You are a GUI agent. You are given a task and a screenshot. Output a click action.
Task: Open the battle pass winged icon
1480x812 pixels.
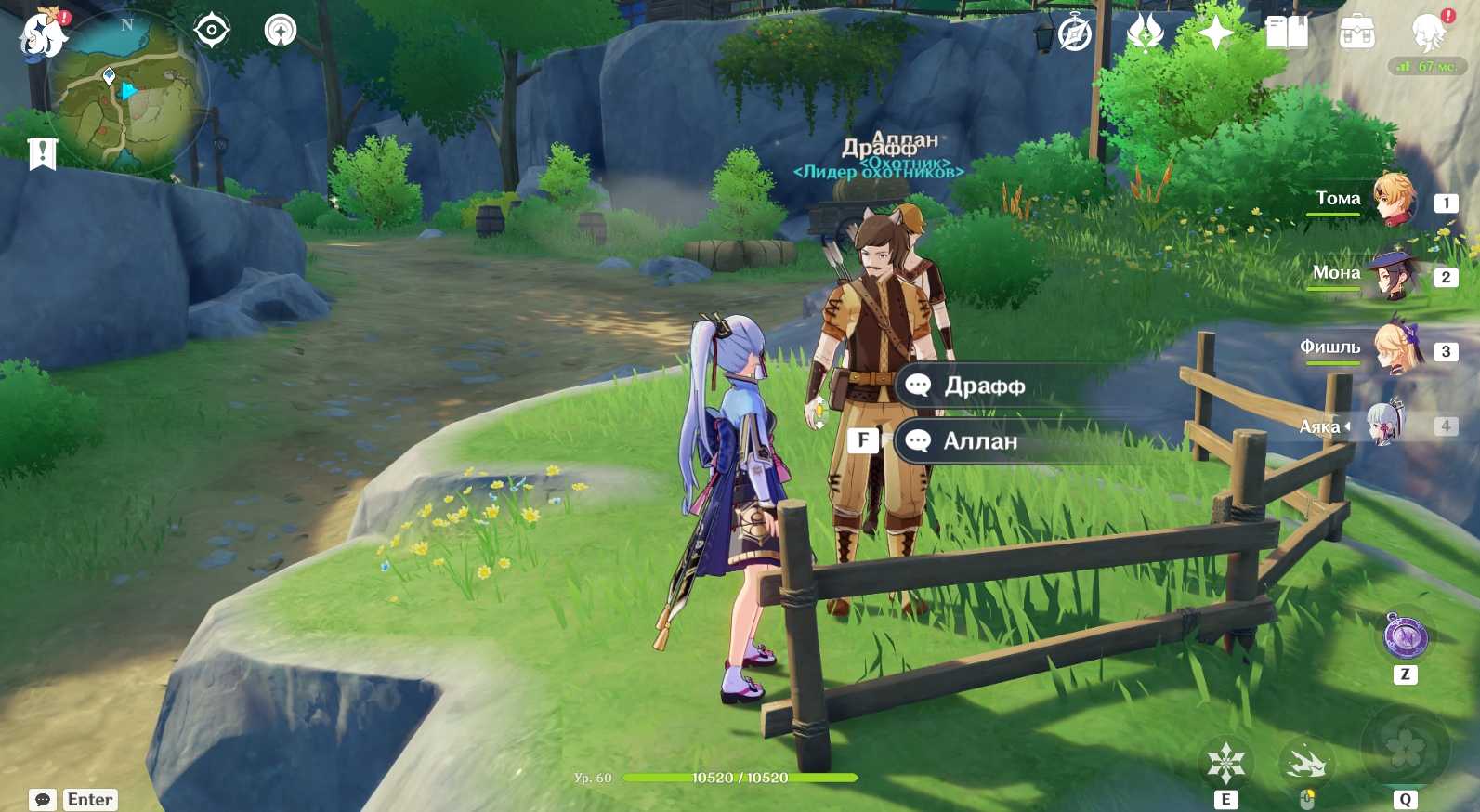[x=1145, y=34]
